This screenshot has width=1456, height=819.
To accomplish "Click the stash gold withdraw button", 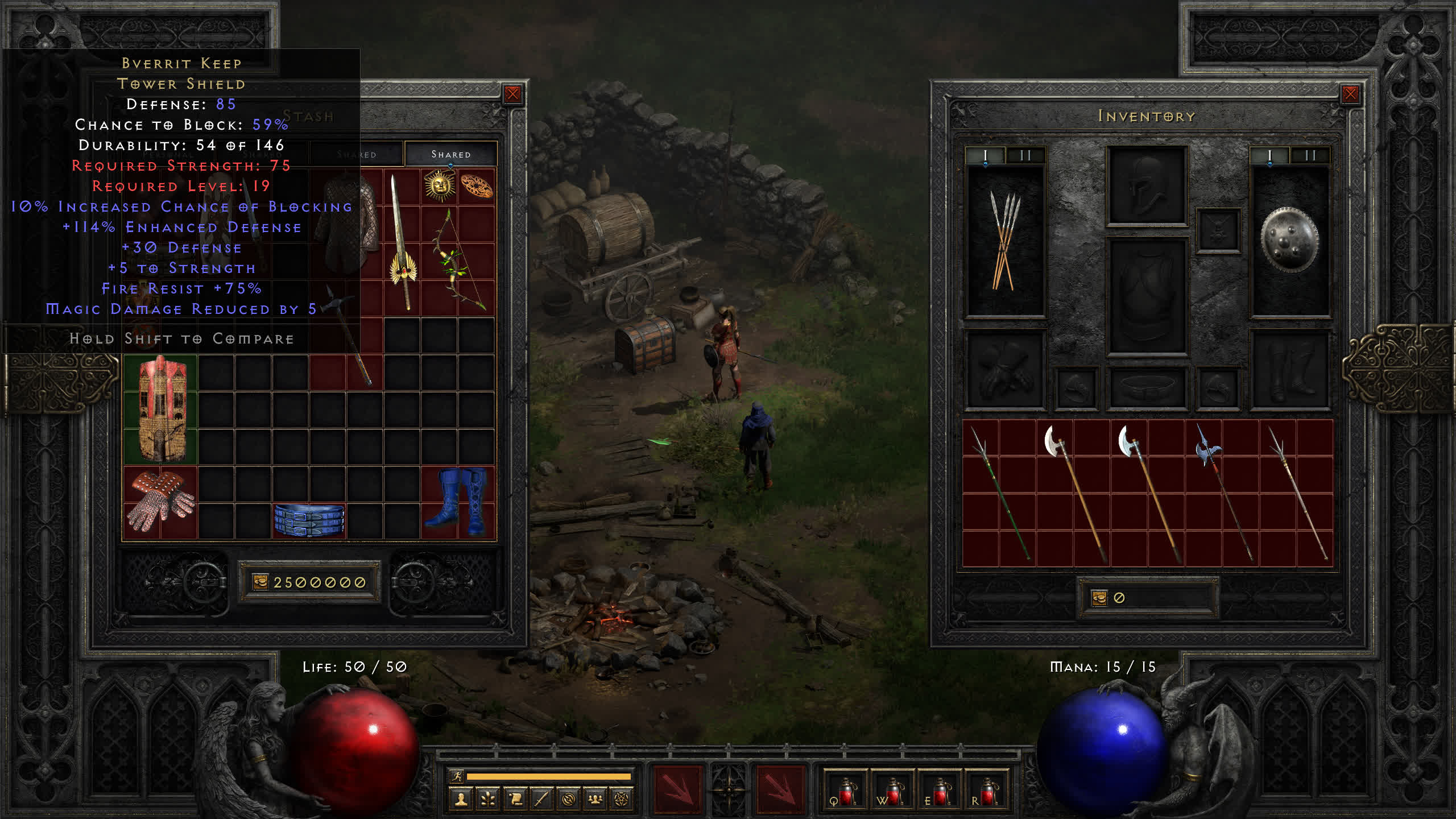I will [260, 582].
